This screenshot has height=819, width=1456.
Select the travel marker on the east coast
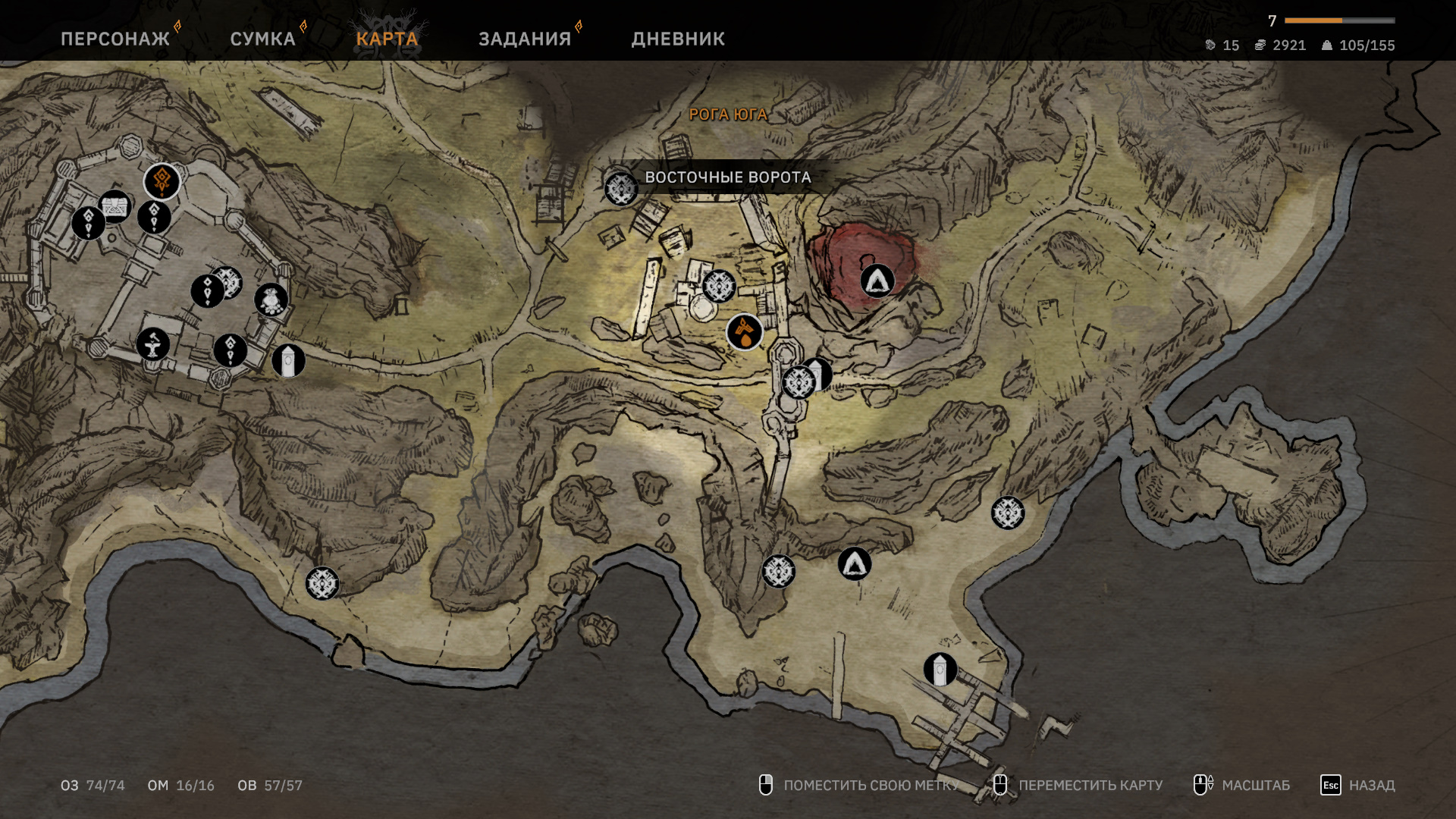pyautogui.click(x=1008, y=513)
